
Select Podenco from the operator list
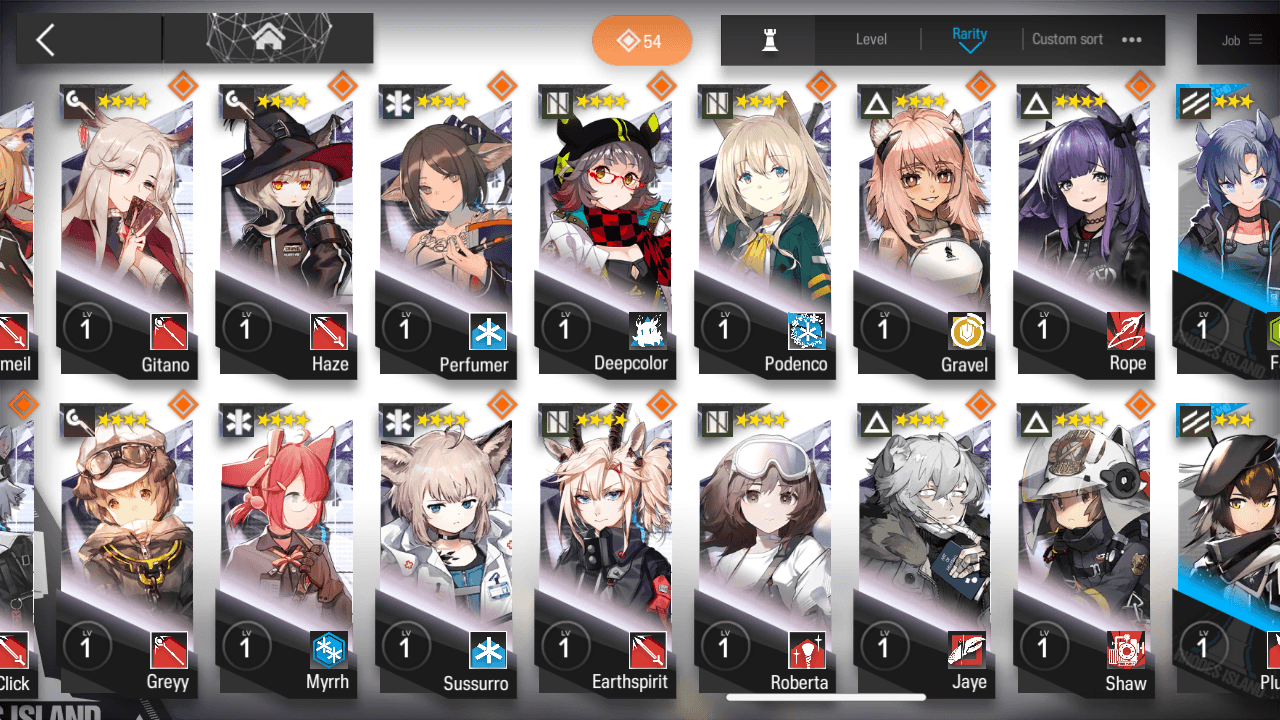coord(764,230)
